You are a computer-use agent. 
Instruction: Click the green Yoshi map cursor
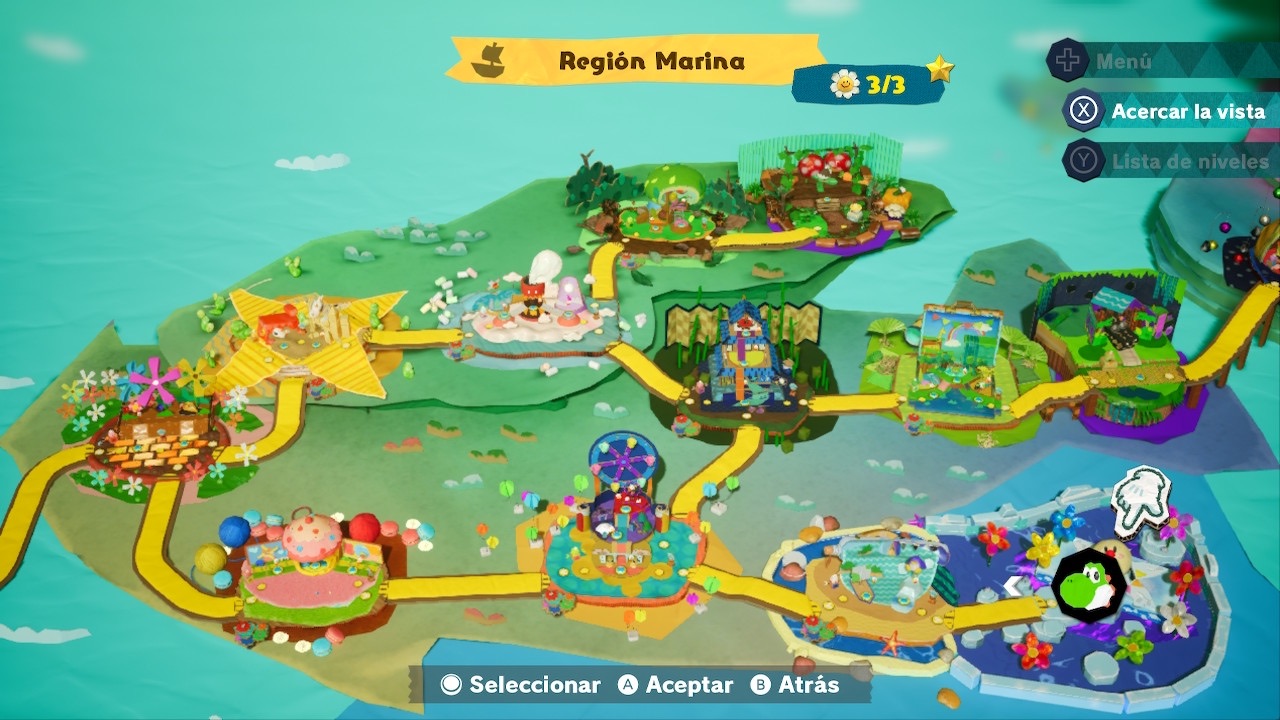point(1089,586)
